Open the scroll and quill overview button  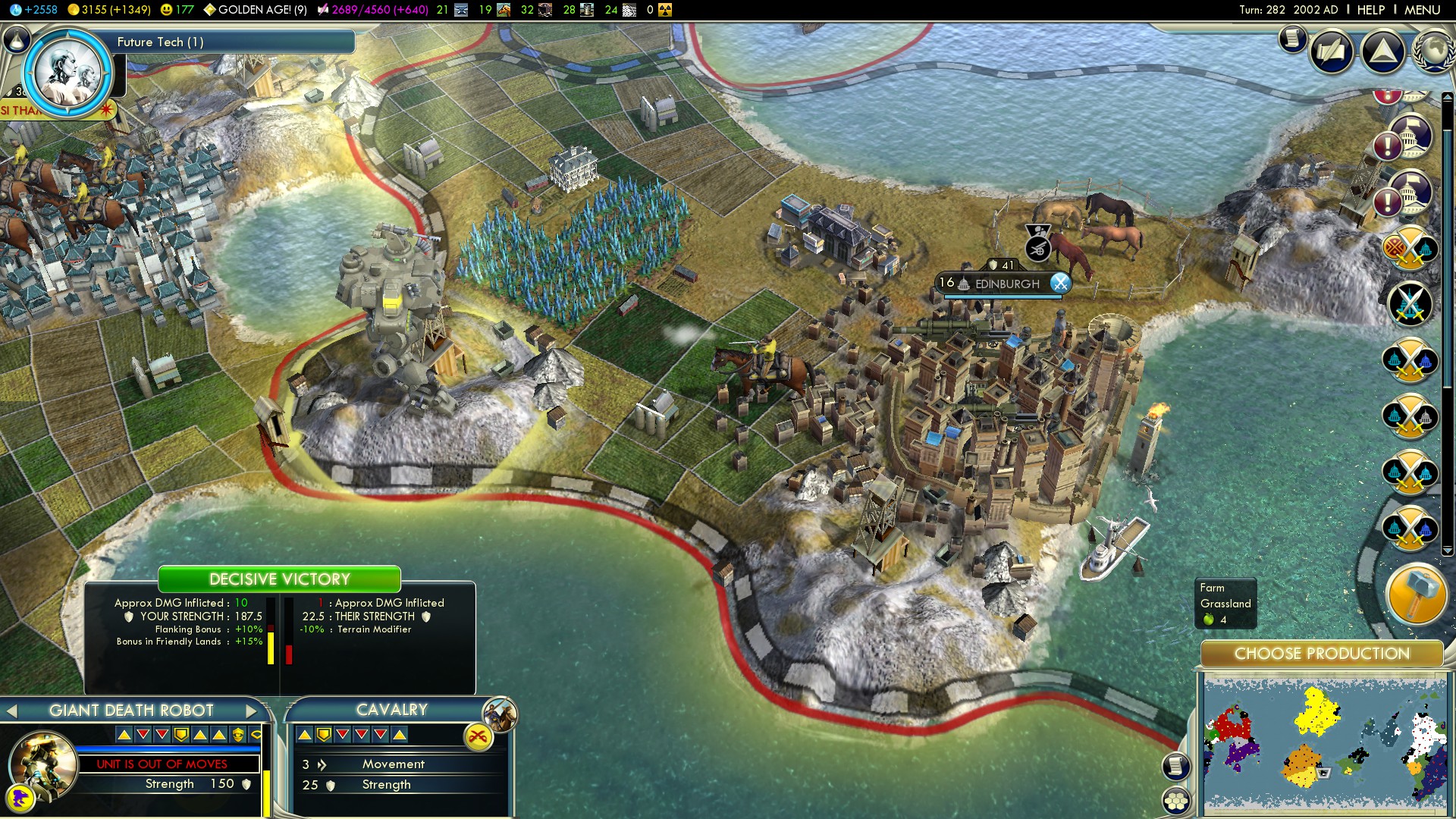point(1332,51)
